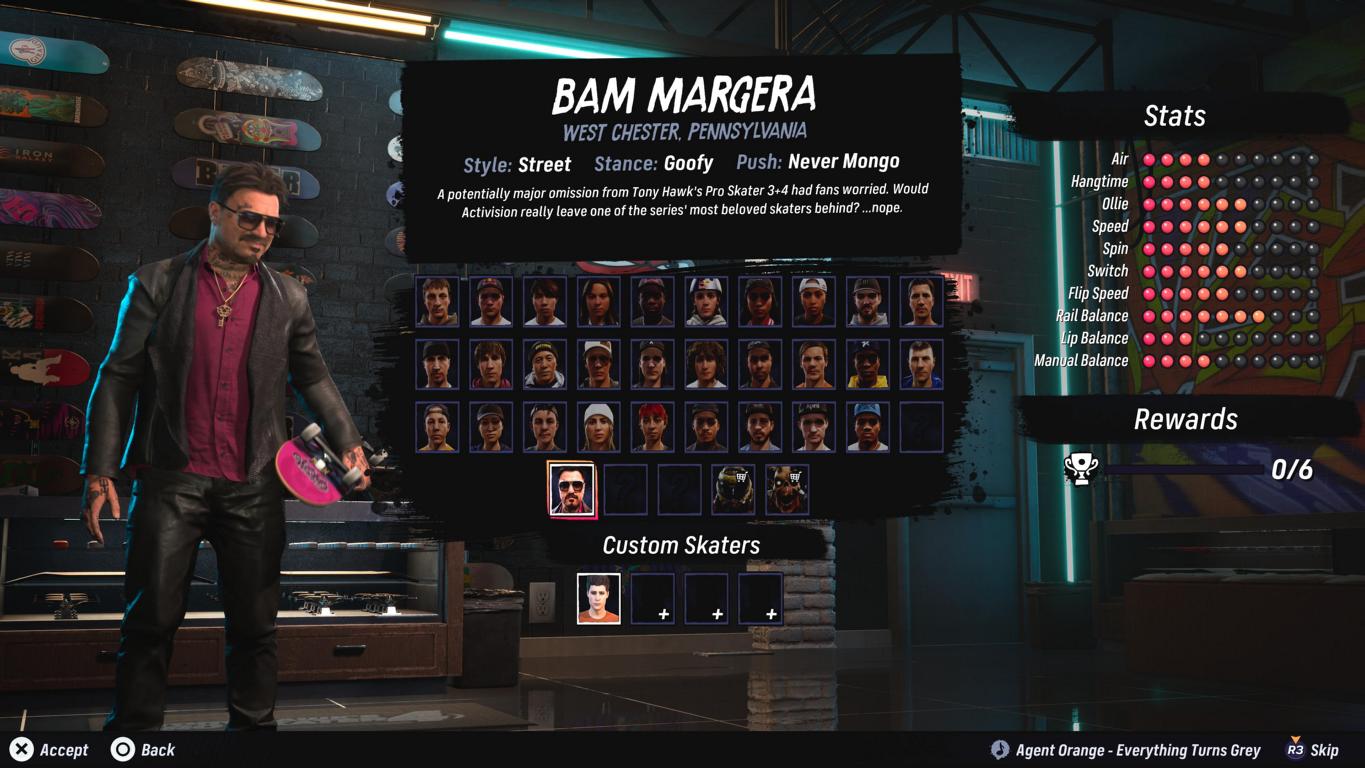Screen dimensions: 1365x768
Task: Select the Bam Margera sunglasses portrait
Action: coord(572,489)
